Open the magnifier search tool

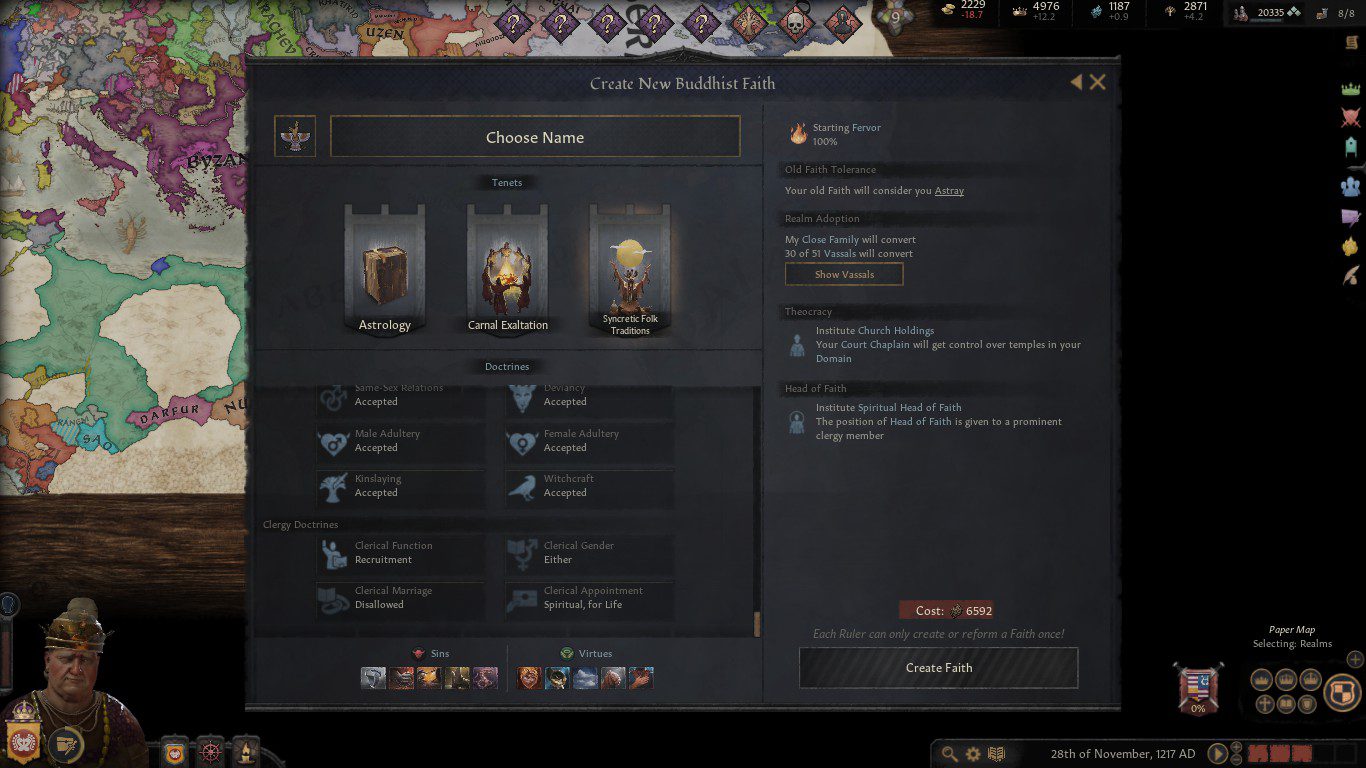coord(949,753)
